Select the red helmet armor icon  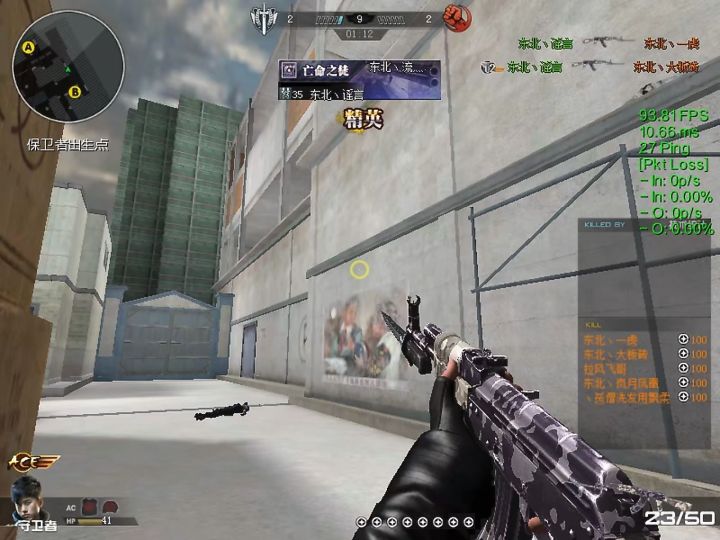coord(110,507)
